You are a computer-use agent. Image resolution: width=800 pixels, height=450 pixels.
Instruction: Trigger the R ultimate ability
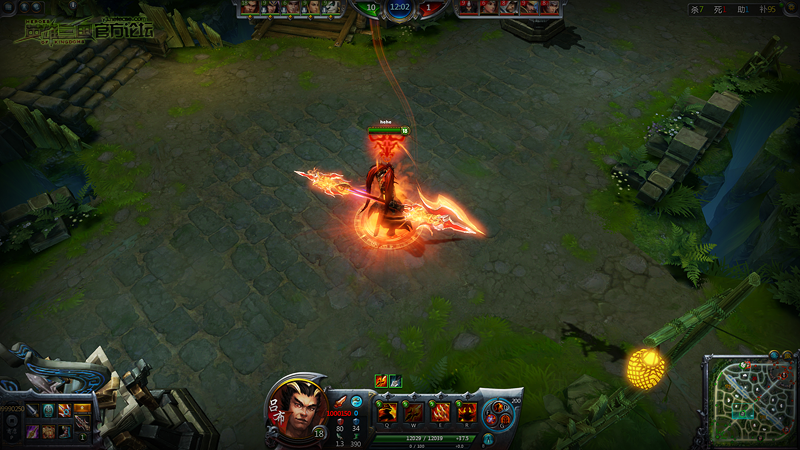pos(466,411)
